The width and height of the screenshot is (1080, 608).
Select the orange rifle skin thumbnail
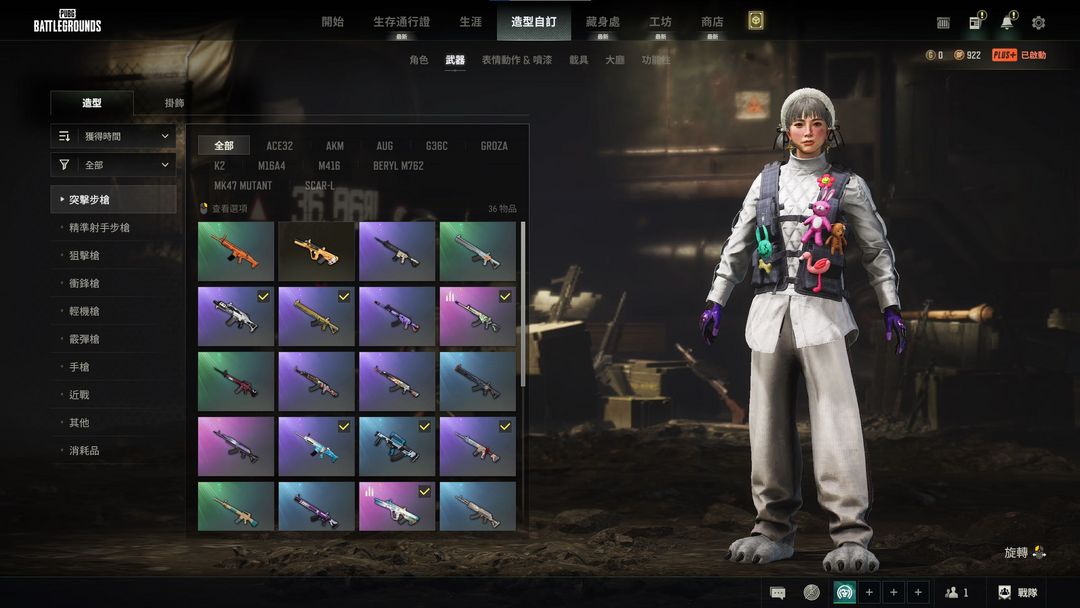[236, 251]
